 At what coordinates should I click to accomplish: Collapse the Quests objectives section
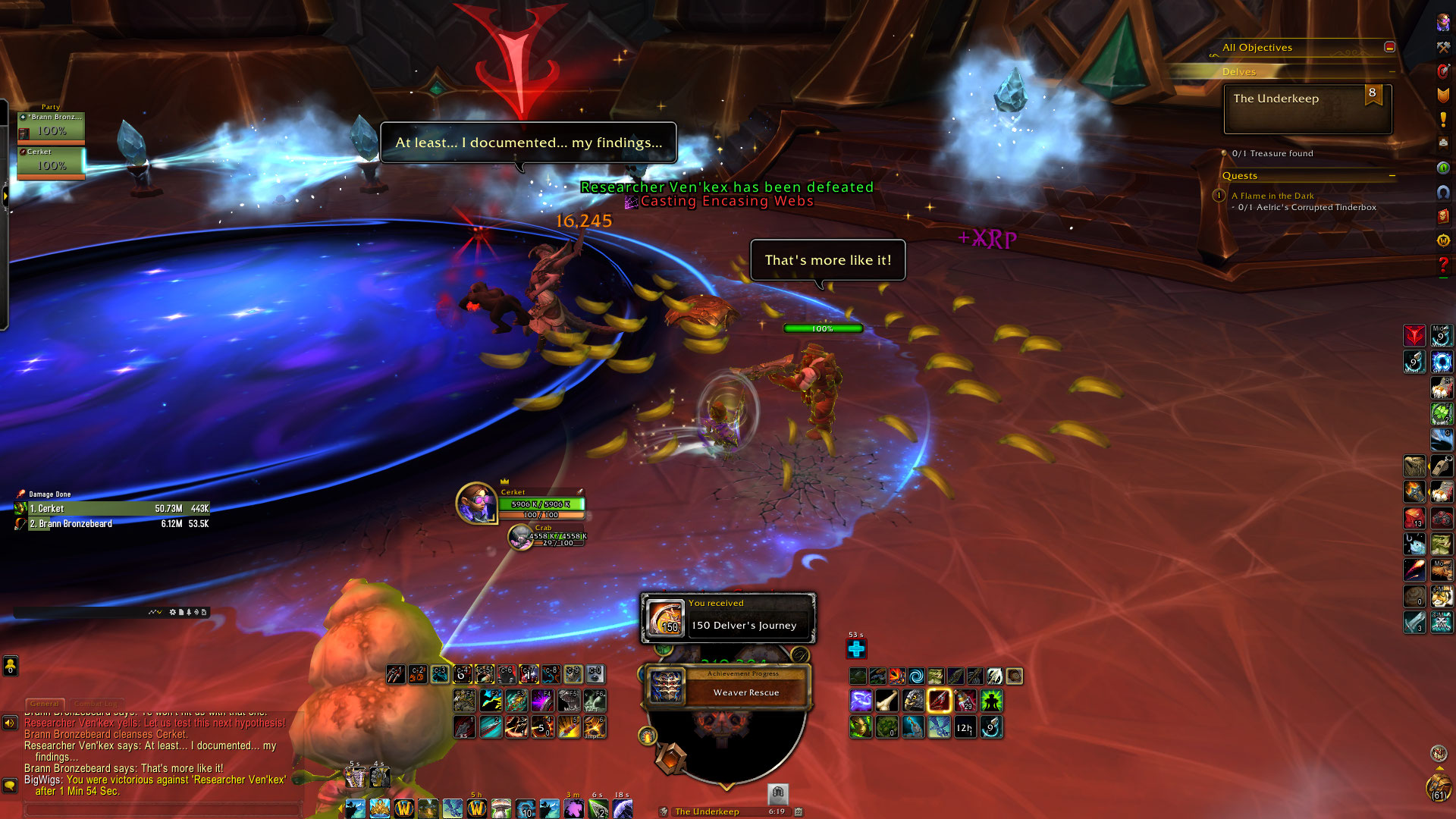1392,175
